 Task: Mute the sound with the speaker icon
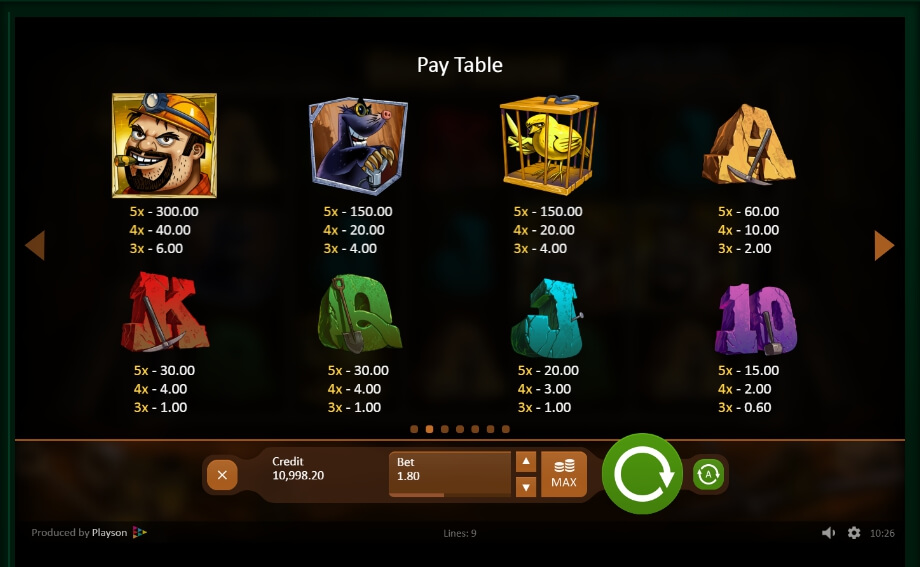(x=828, y=533)
